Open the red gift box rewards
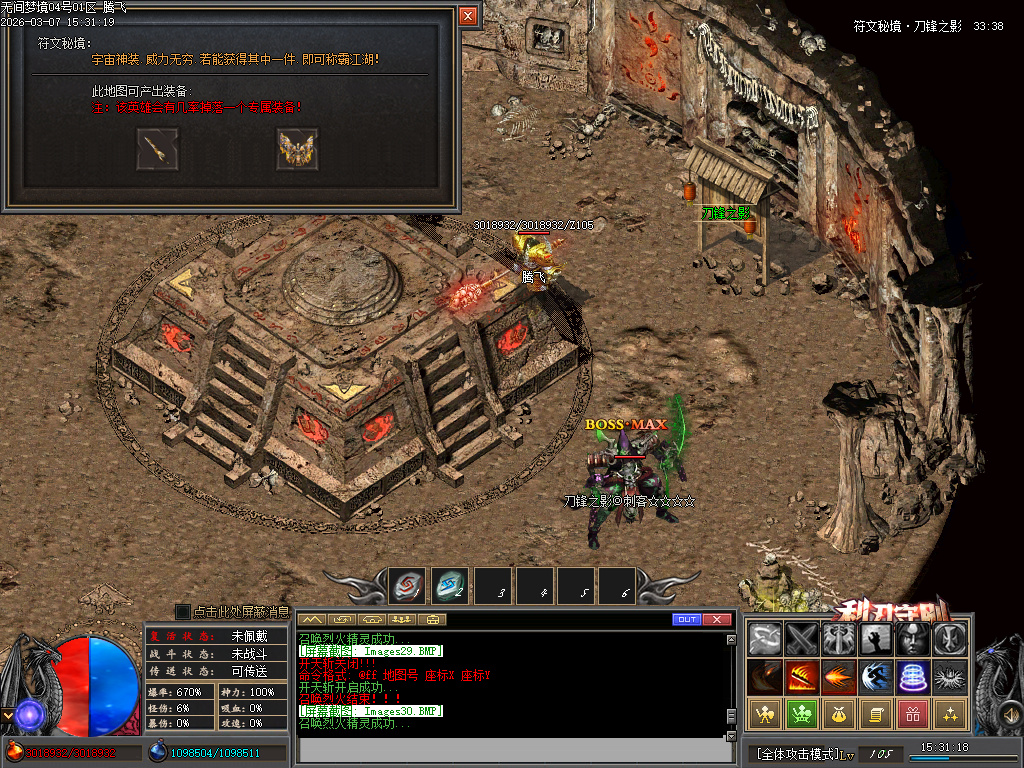1024x768 pixels. pyautogui.click(x=912, y=714)
